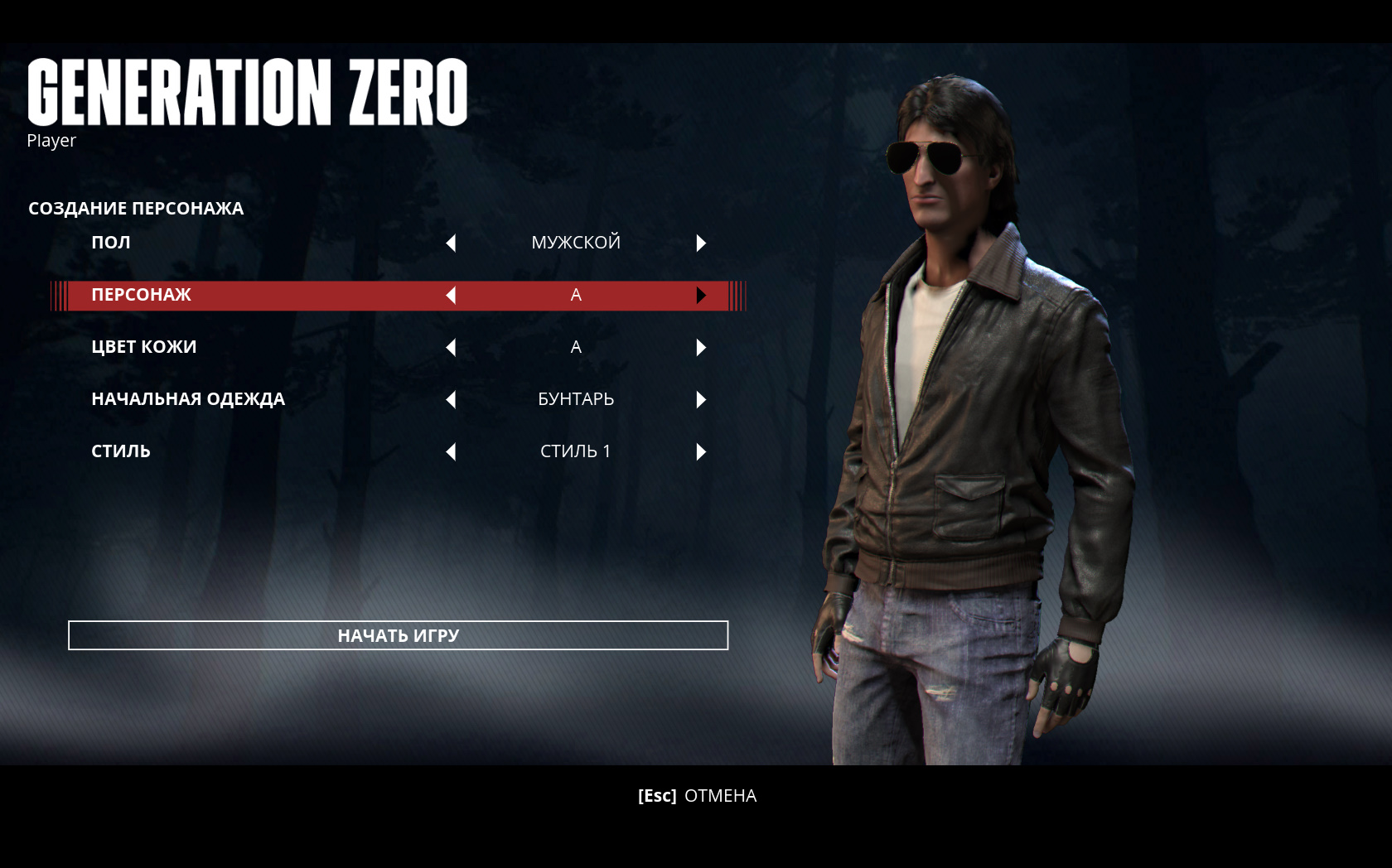Click right arrow next to МУЖСКОЙ
1392x868 pixels.
(701, 243)
